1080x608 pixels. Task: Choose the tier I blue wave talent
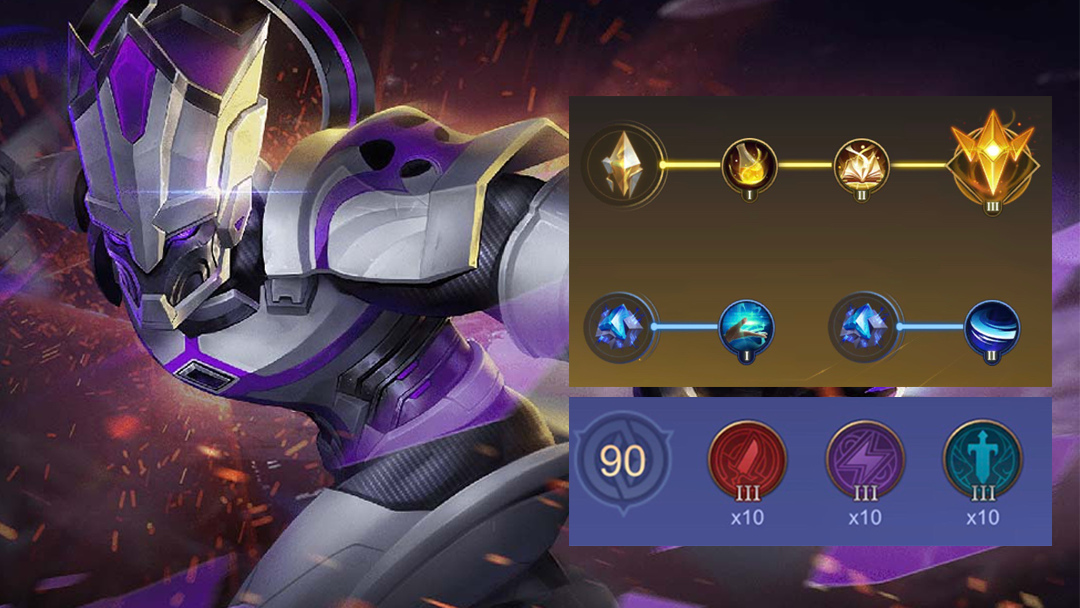746,326
